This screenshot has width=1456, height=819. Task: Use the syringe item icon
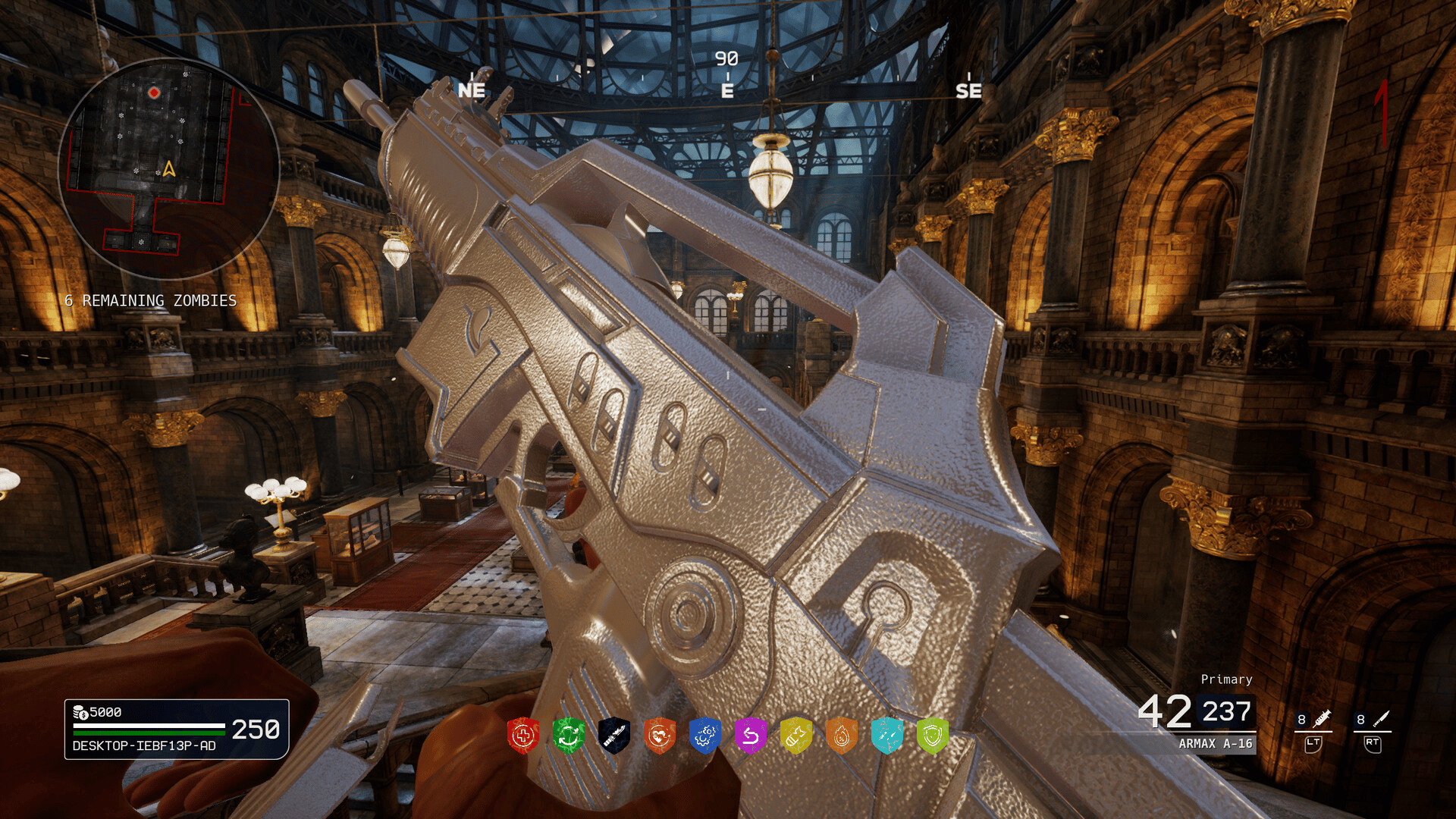click(1322, 718)
